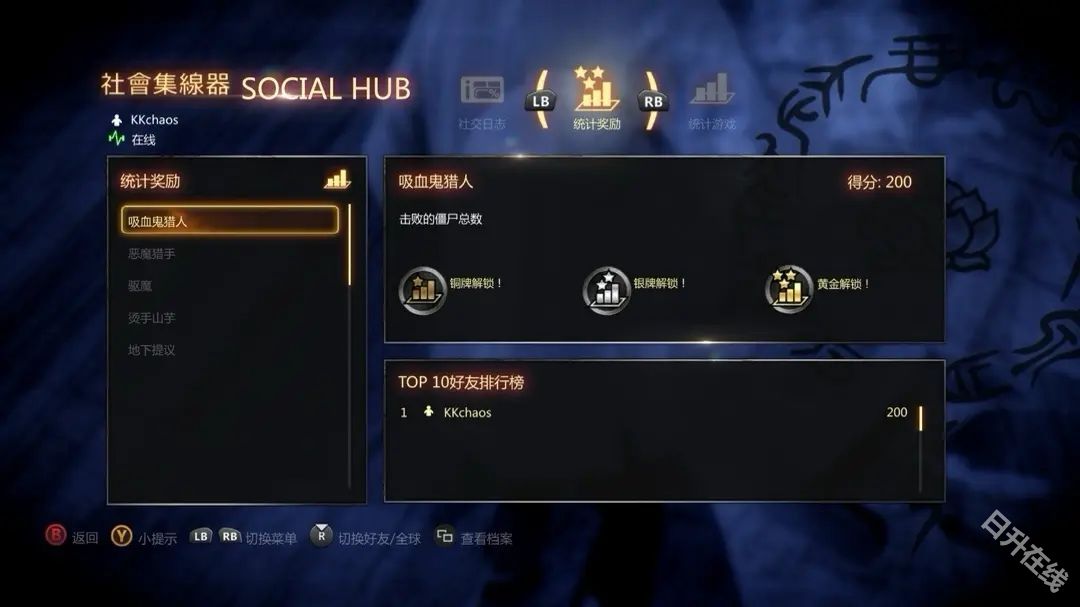The width and height of the screenshot is (1080, 607).
Task: Select the 吸血鬼猎人 list entry
Action: [x=230, y=221]
